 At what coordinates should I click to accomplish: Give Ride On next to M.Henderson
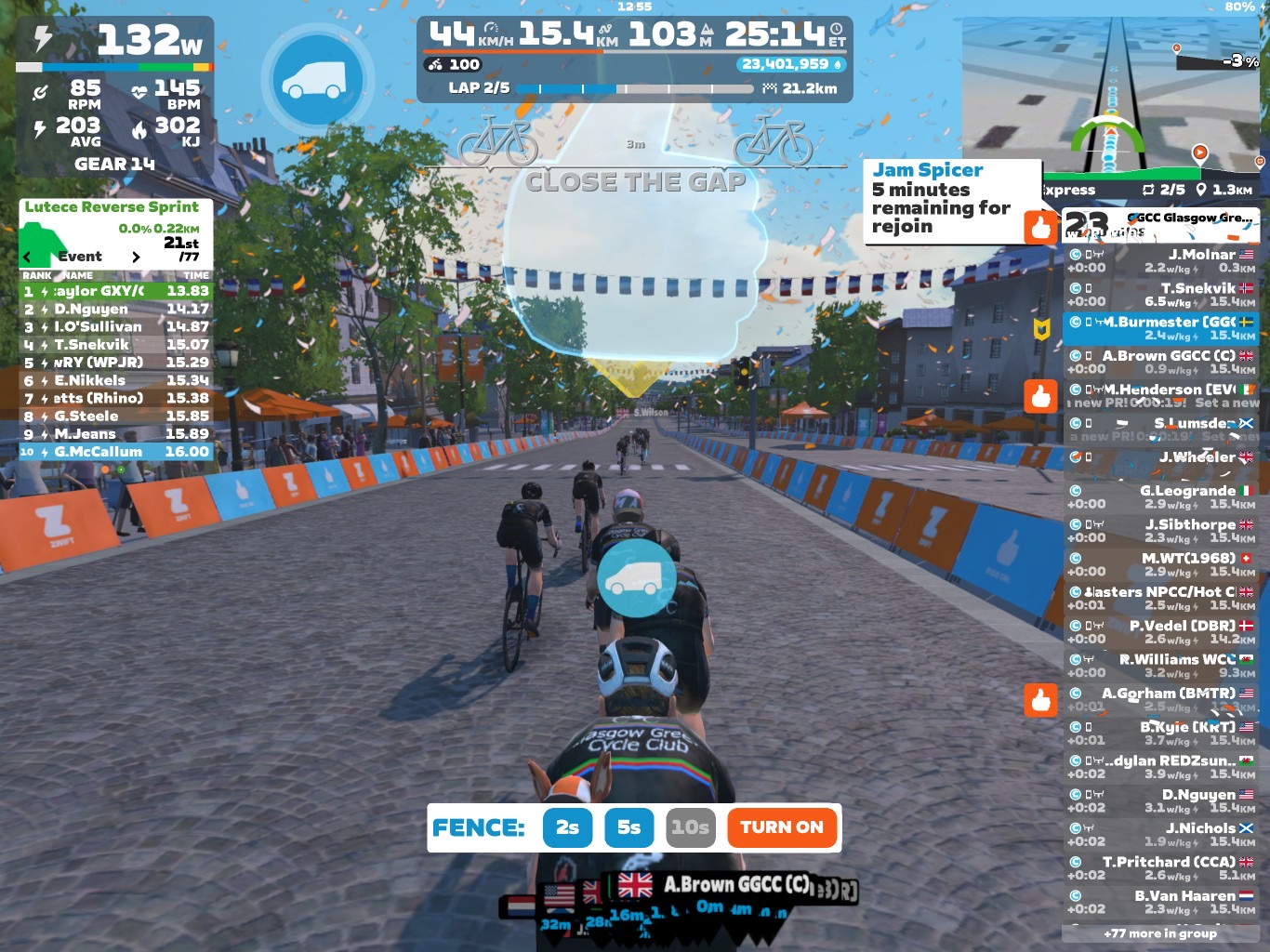coord(1040,396)
